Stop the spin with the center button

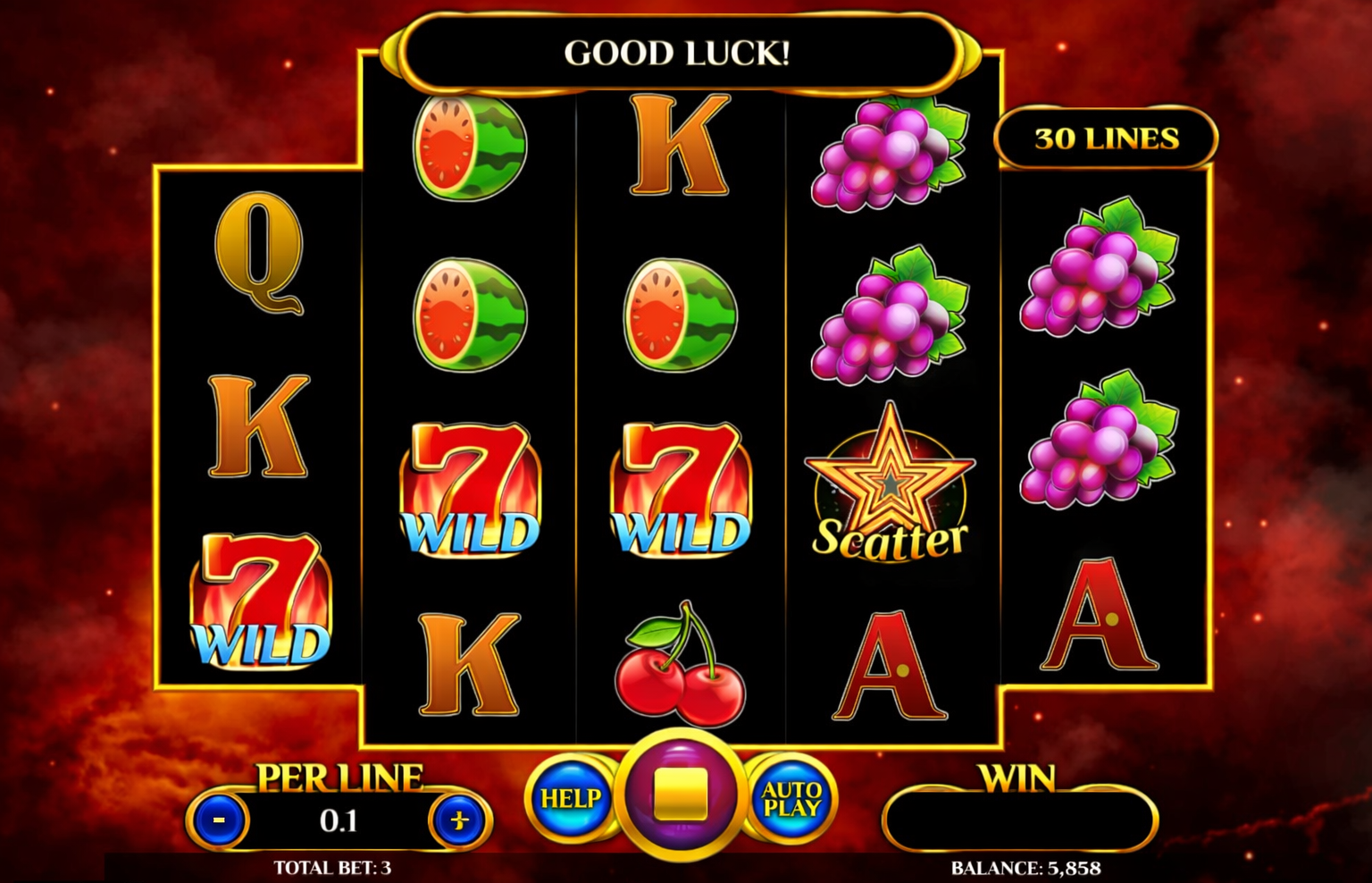(x=681, y=795)
